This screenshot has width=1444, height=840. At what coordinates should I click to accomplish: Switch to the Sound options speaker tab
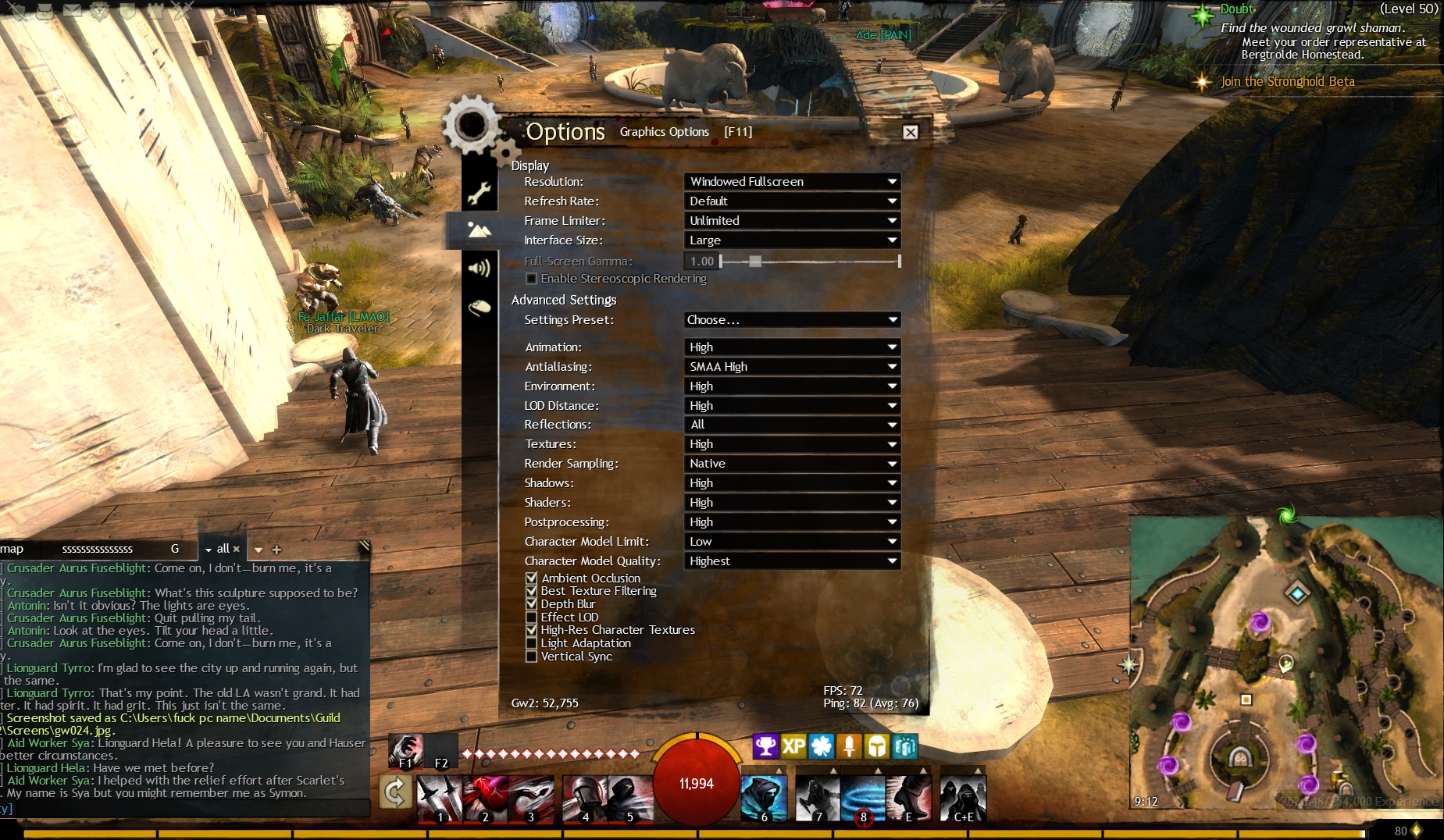(x=479, y=269)
